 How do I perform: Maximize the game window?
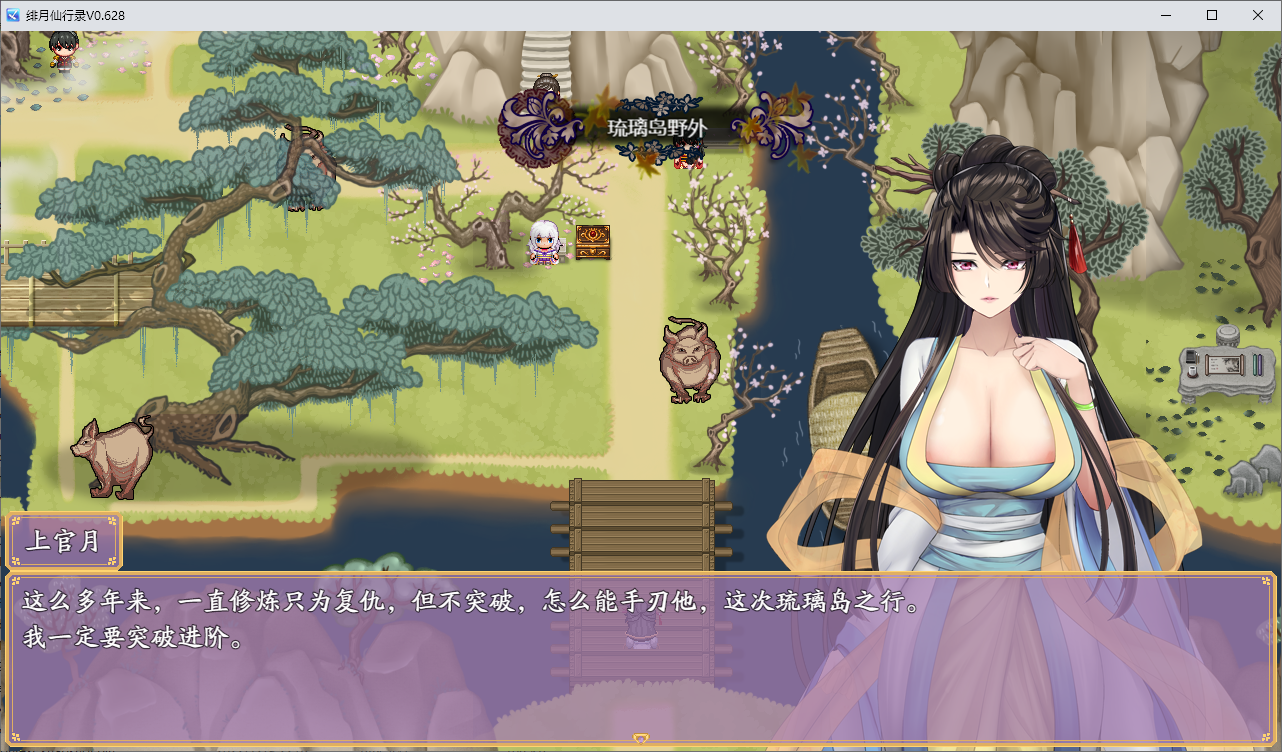(1212, 15)
